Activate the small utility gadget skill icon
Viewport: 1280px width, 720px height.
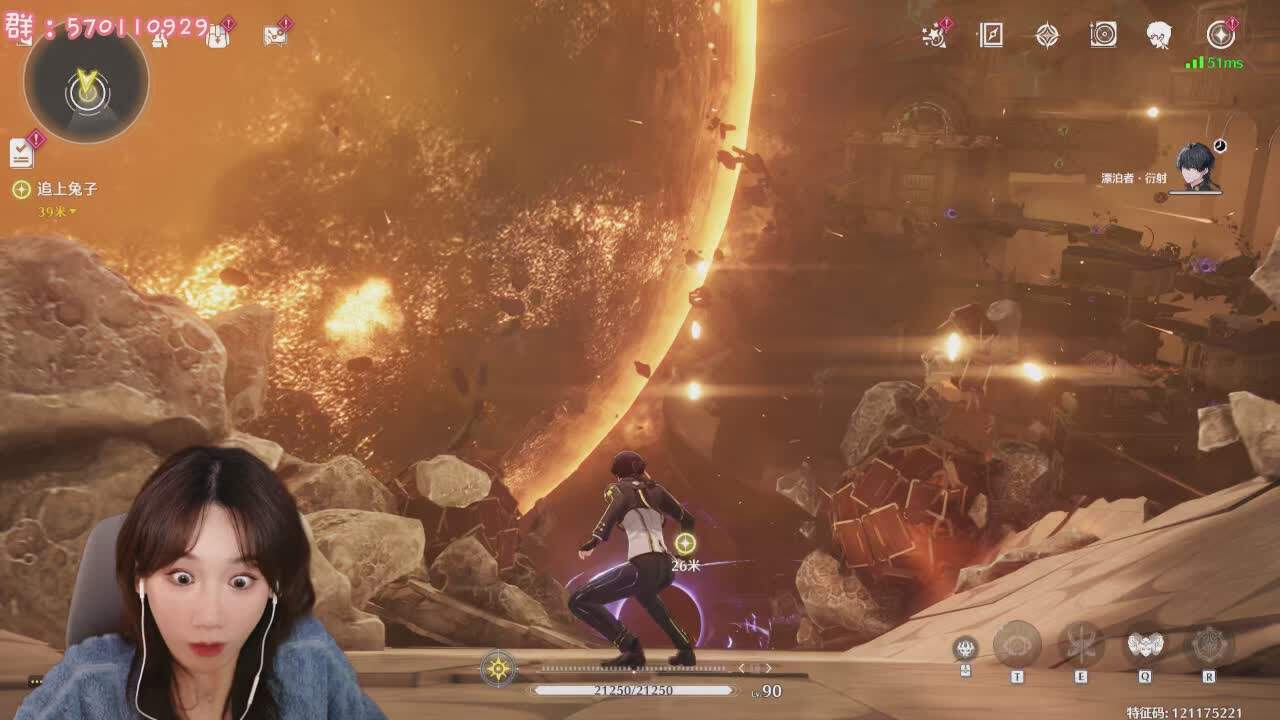pyautogui.click(x=965, y=647)
